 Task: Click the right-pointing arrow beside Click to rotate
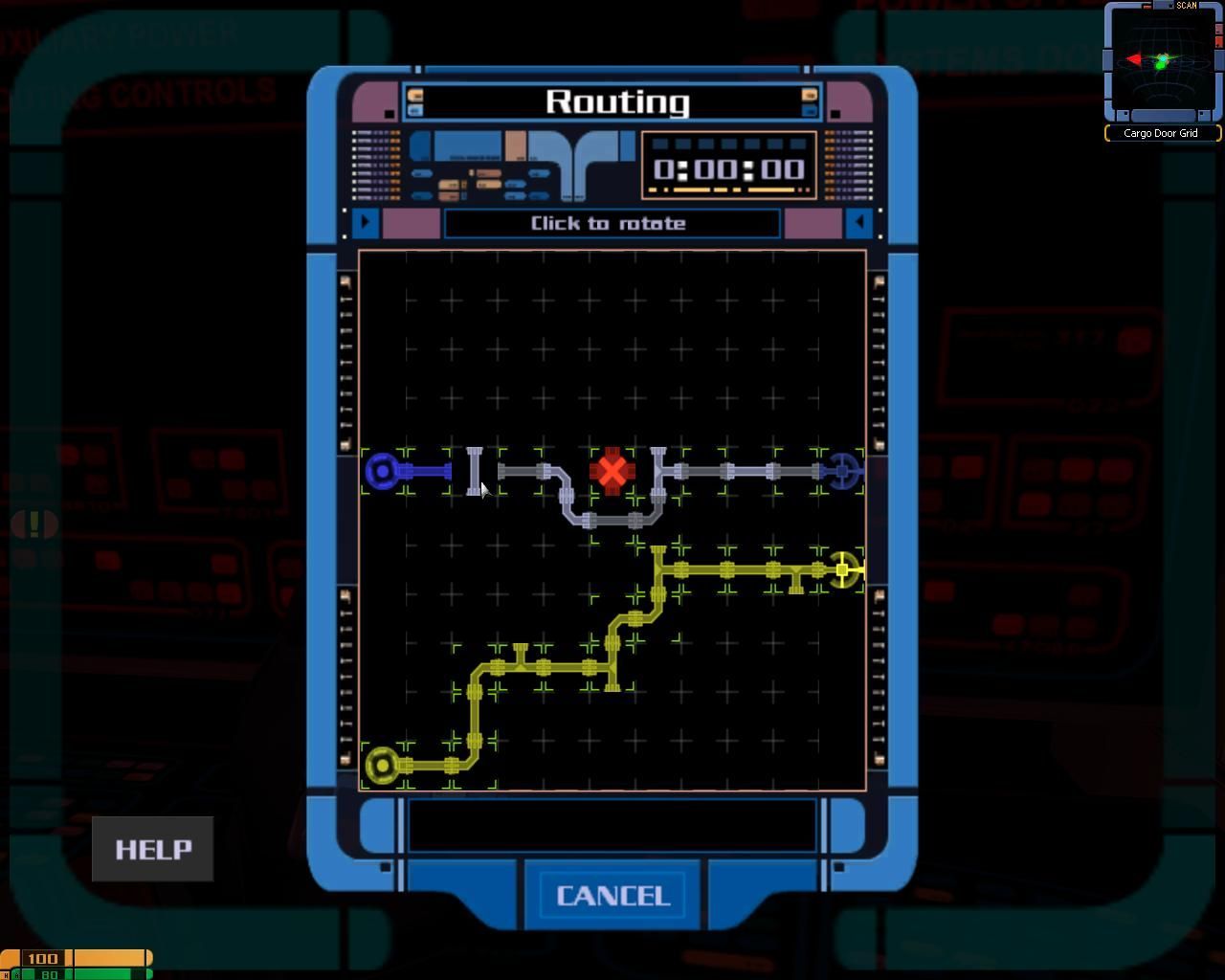click(x=365, y=223)
